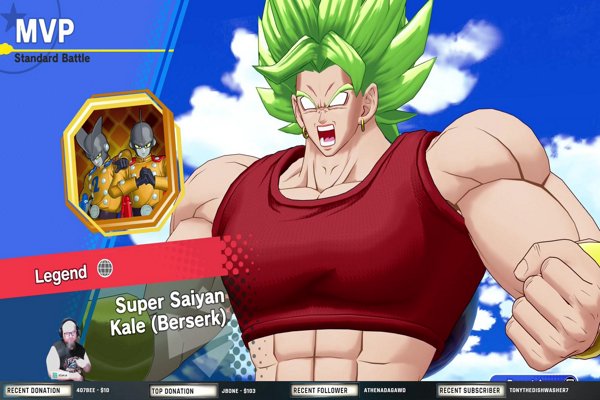Click the globe icon beside Legend
The height and width of the screenshot is (400, 600).
(x=106, y=268)
